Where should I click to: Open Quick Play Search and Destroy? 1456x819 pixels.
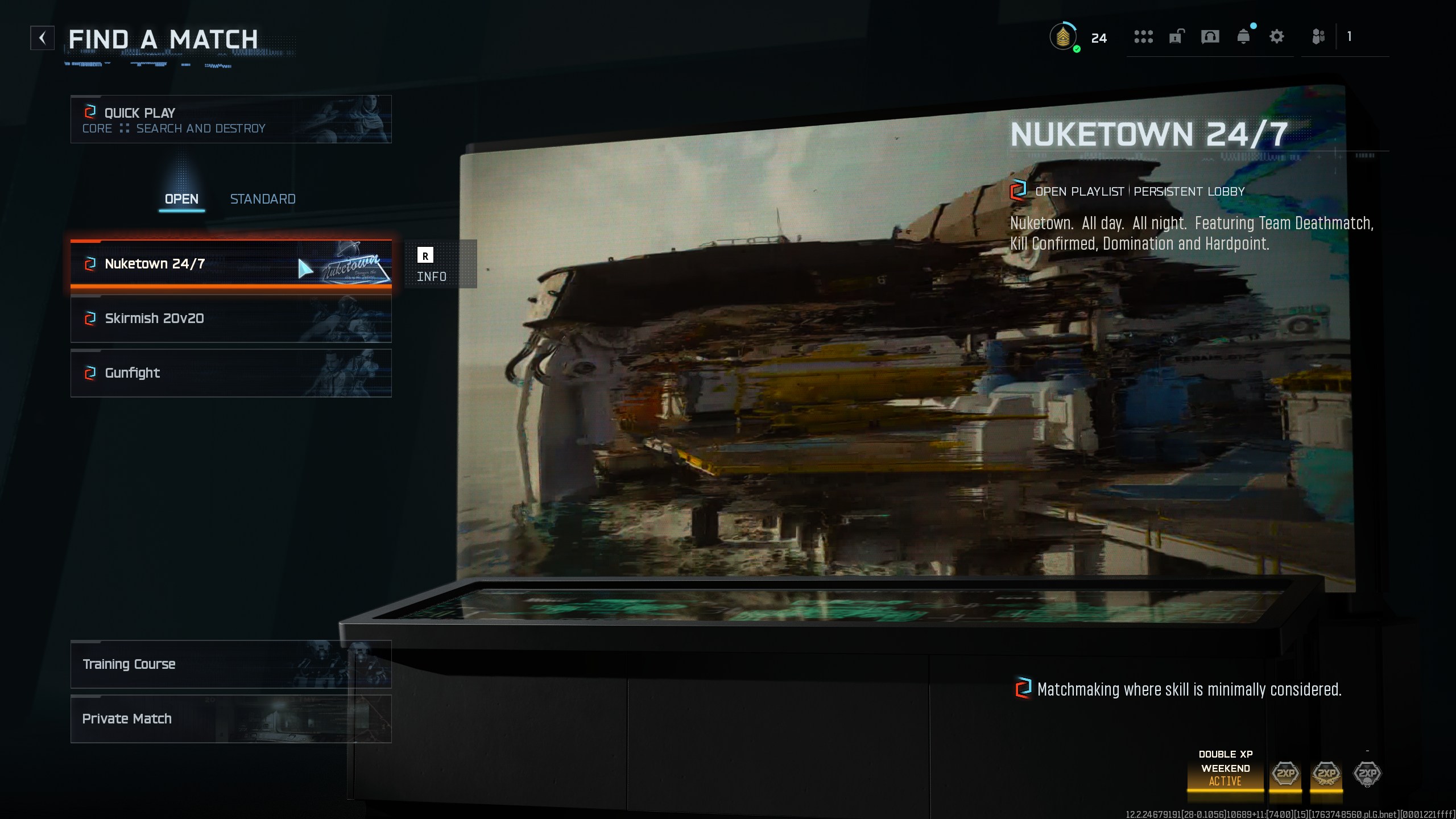pos(230,119)
